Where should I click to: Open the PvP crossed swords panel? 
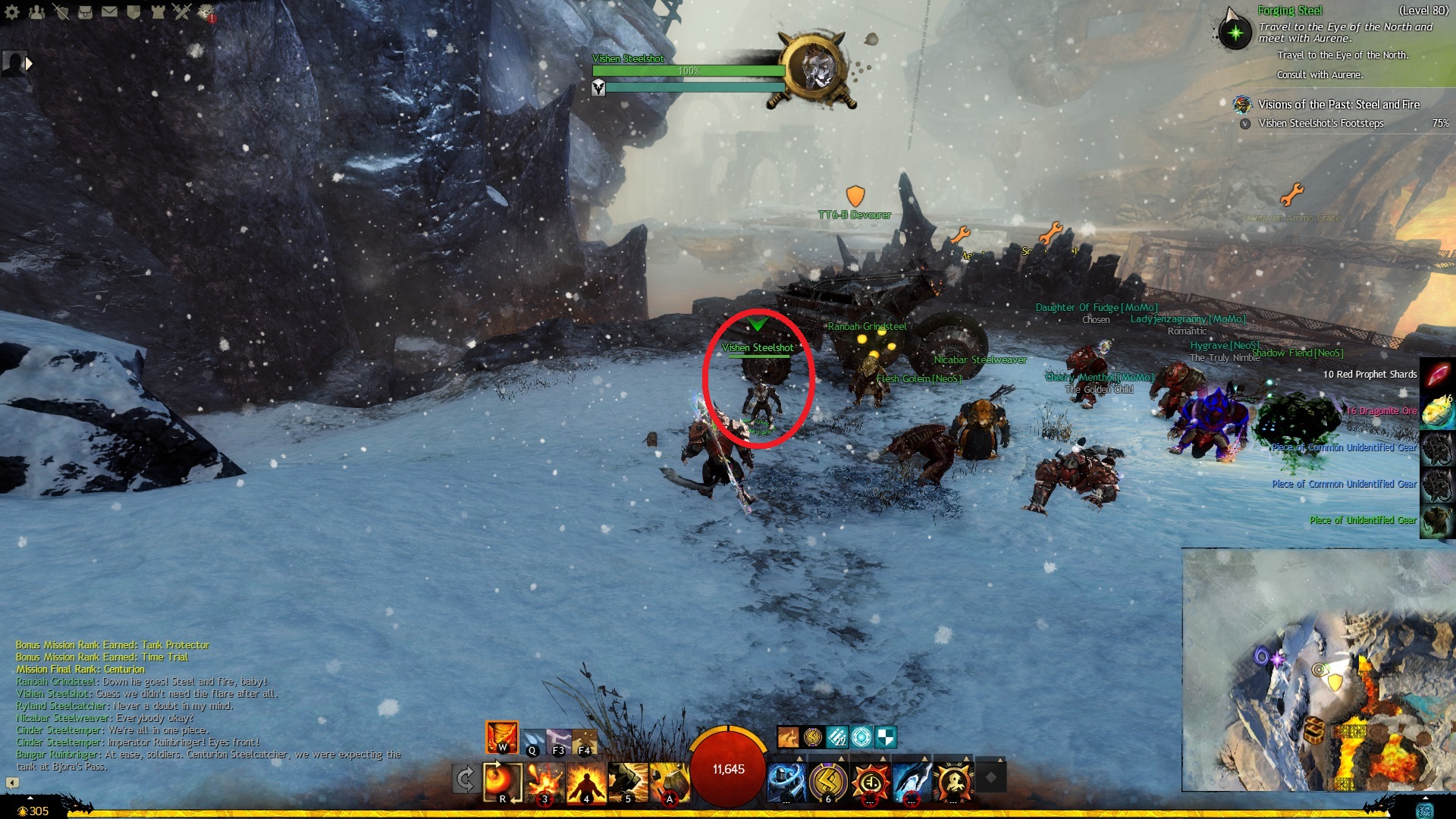(x=182, y=11)
